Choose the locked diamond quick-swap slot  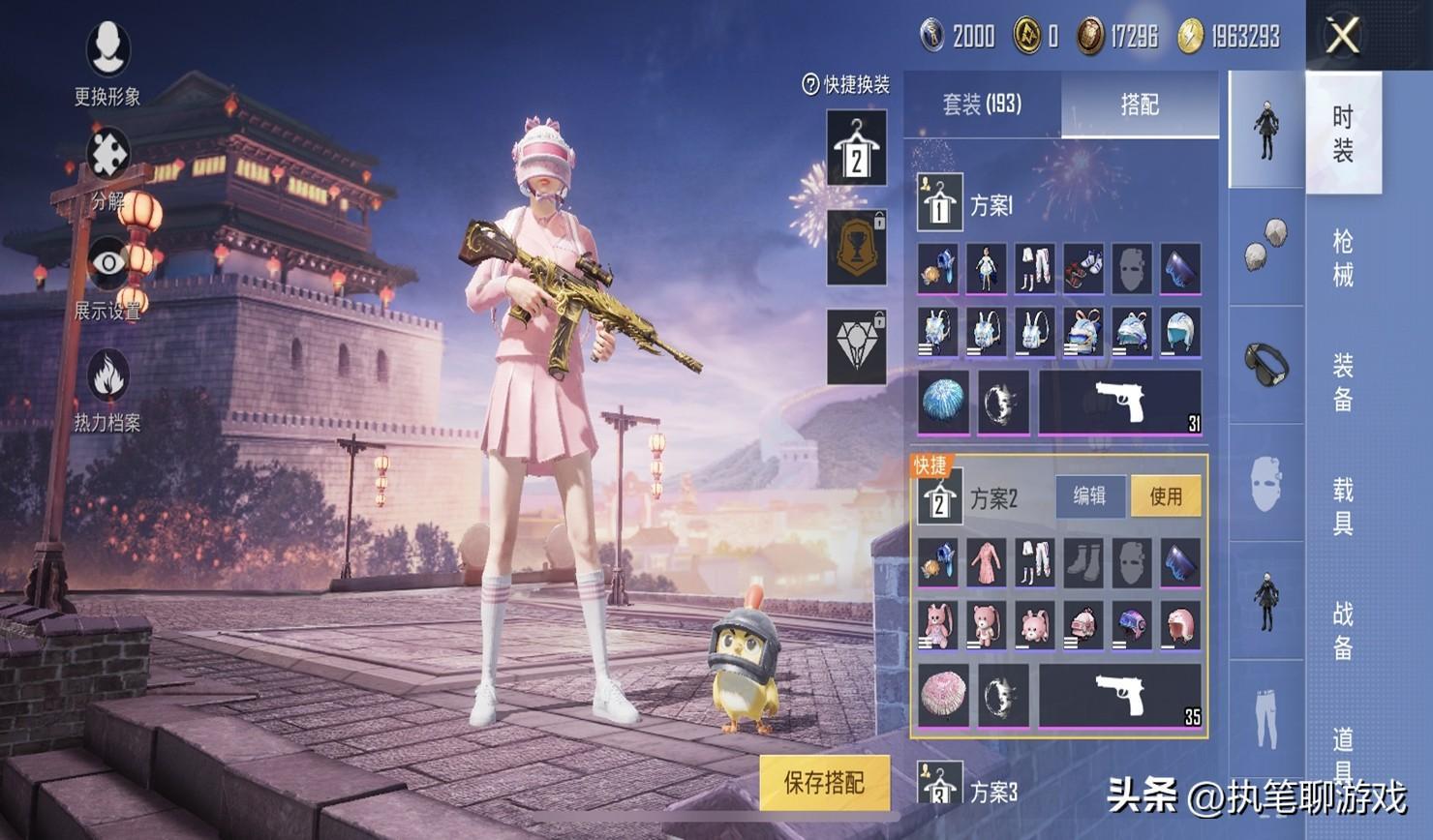(x=856, y=346)
